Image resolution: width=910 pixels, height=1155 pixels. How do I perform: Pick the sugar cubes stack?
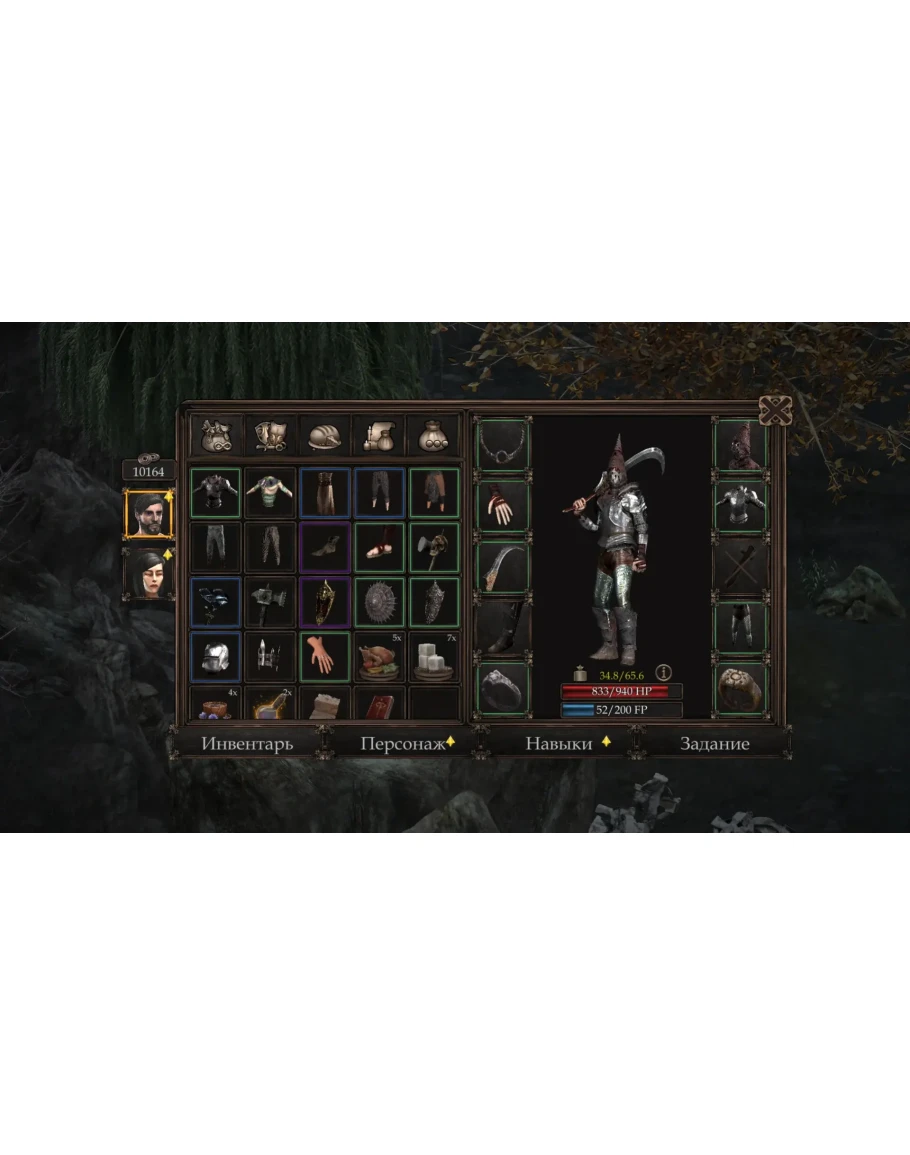(433, 656)
